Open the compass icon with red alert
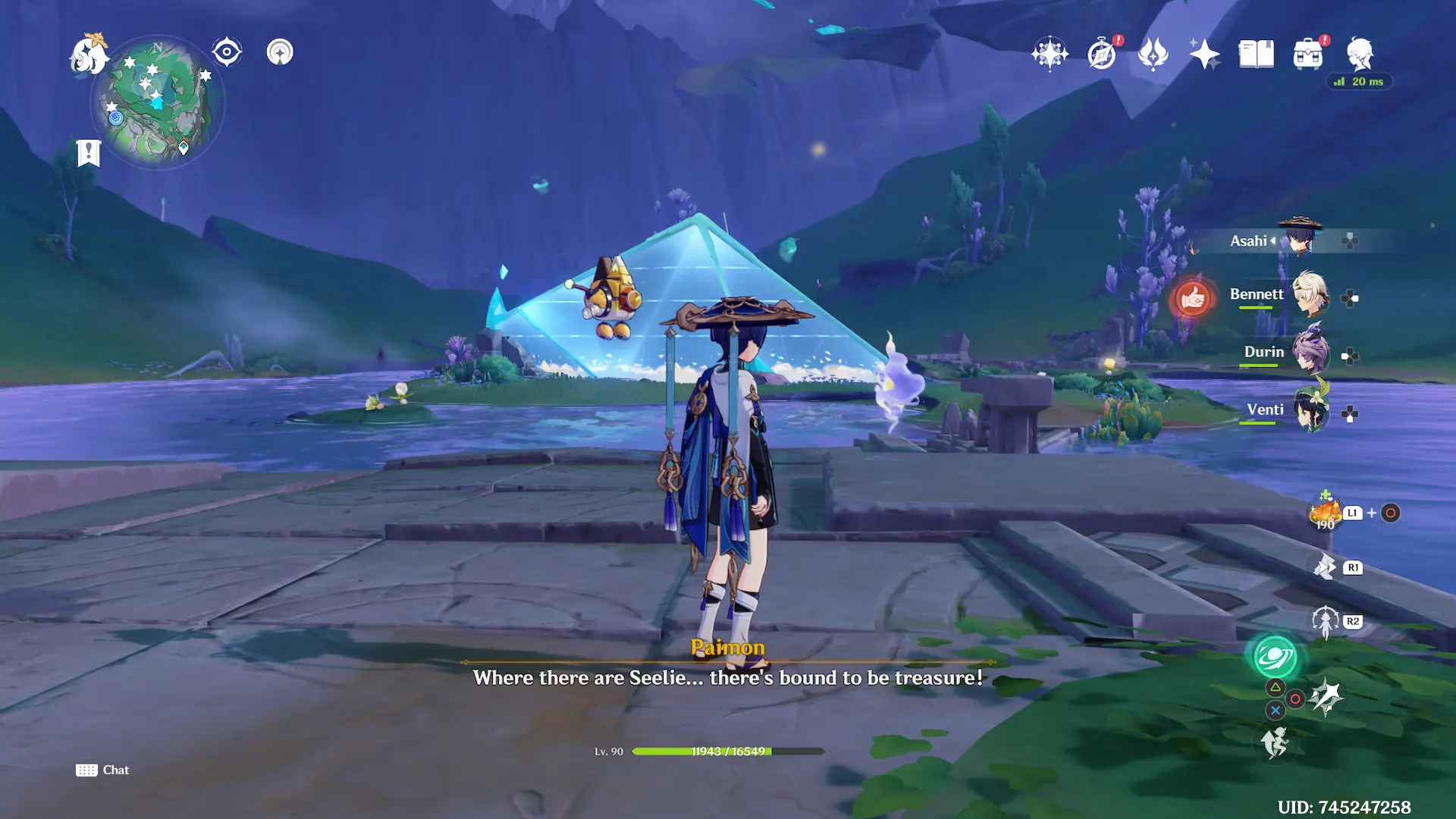 1102,54
